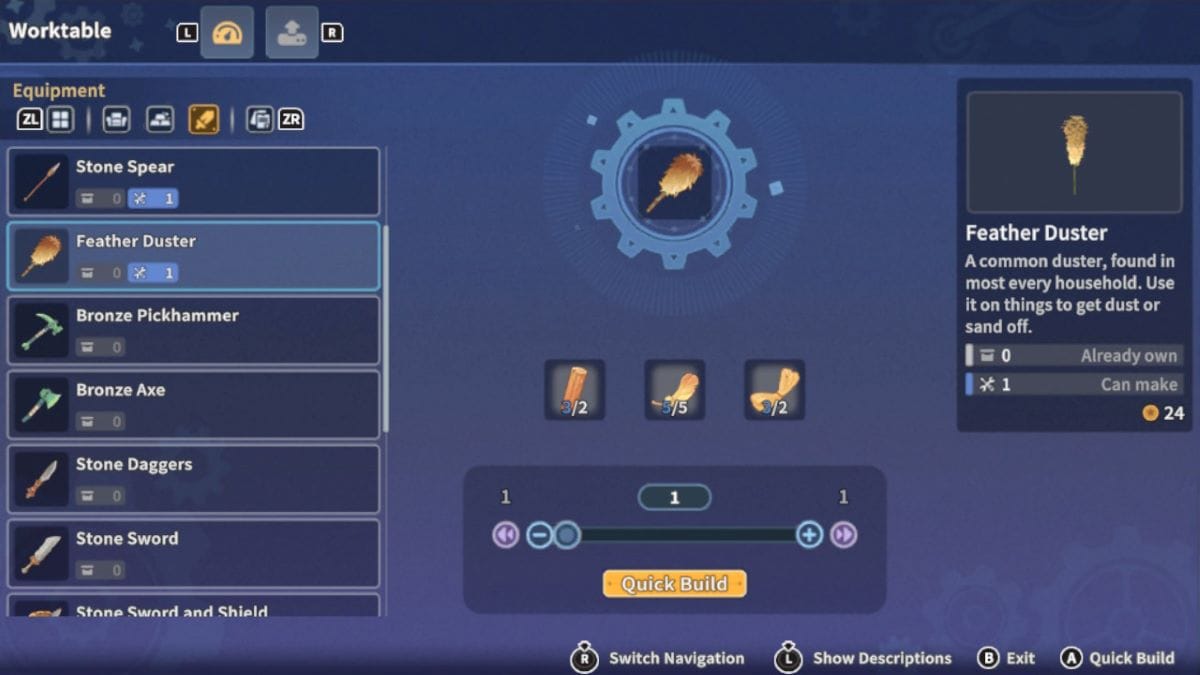Choose the Stone Sword recipe
The width and height of the screenshot is (1200, 675).
194,552
